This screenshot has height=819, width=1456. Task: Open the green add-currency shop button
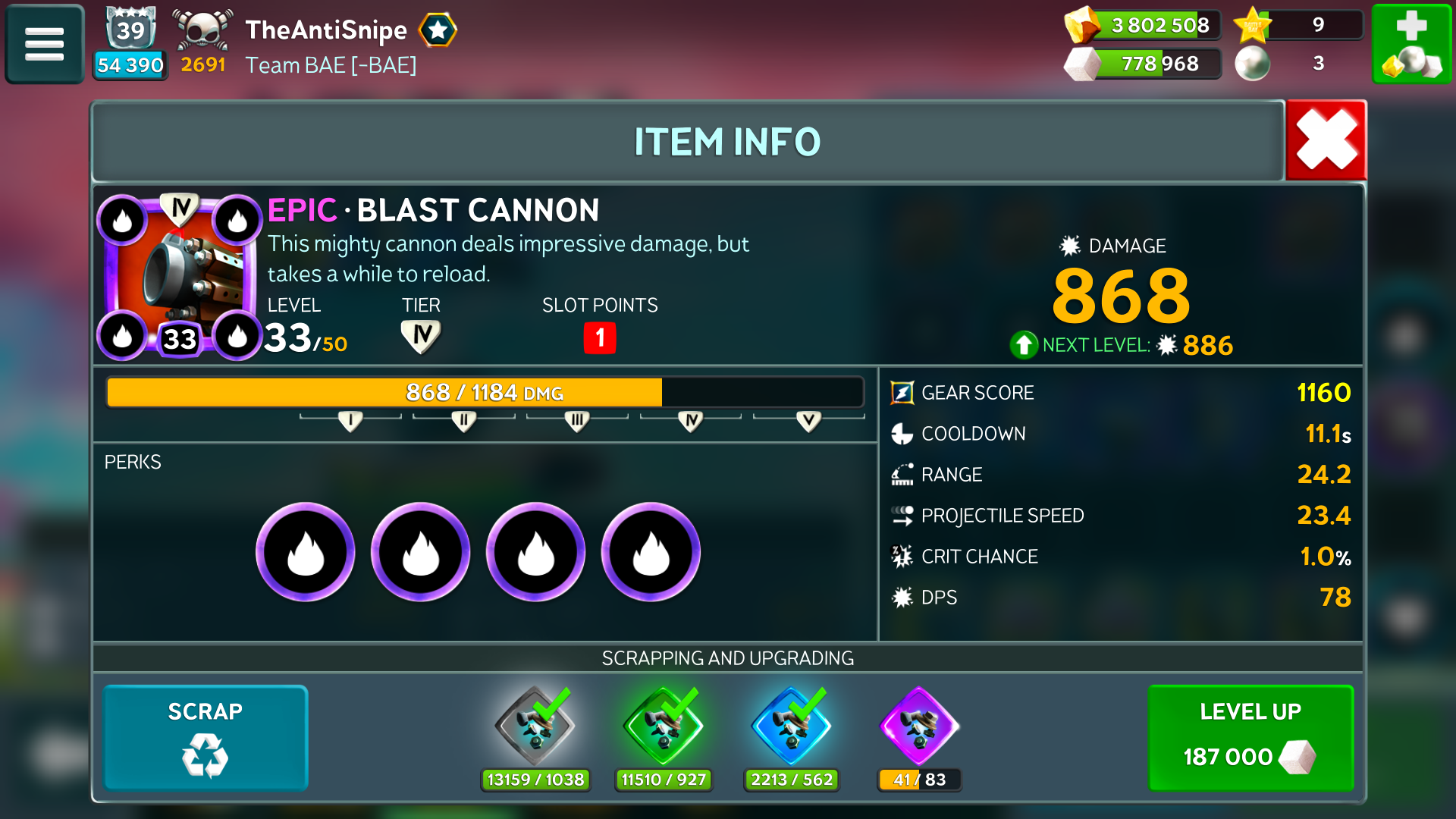click(x=1411, y=44)
